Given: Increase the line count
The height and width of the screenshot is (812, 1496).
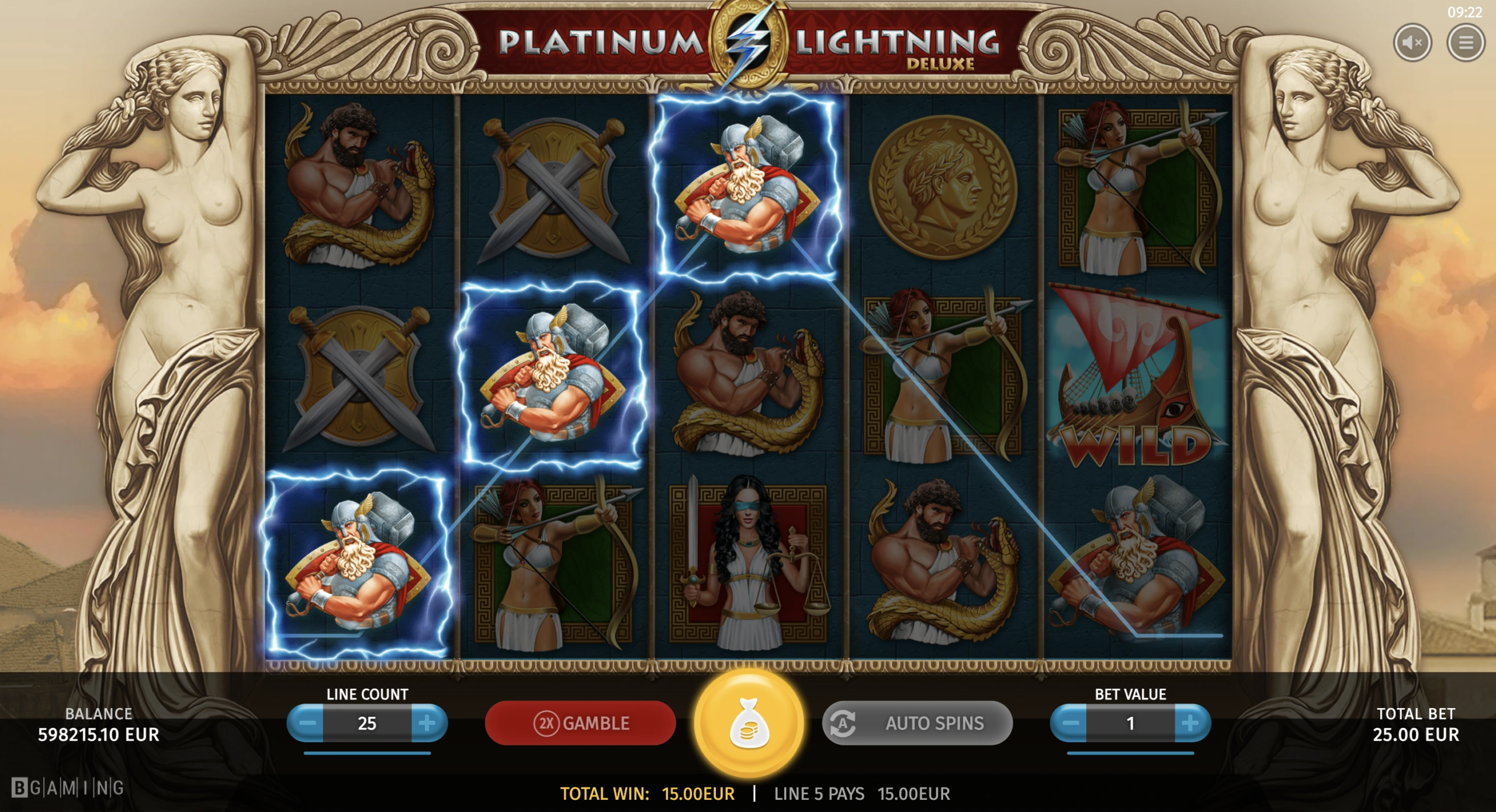Looking at the screenshot, I should point(428,723).
